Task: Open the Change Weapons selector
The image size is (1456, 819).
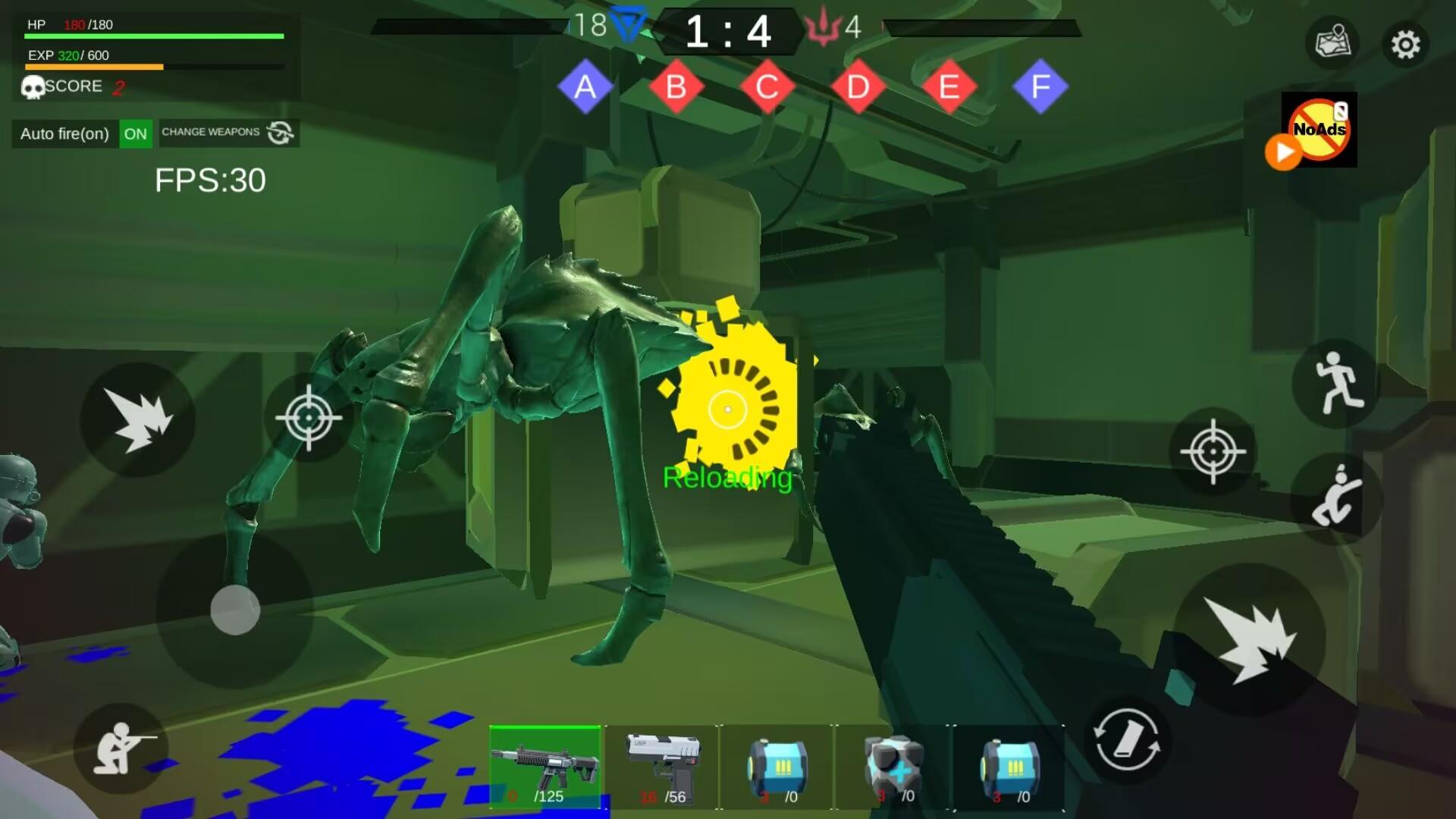Action: point(227,132)
